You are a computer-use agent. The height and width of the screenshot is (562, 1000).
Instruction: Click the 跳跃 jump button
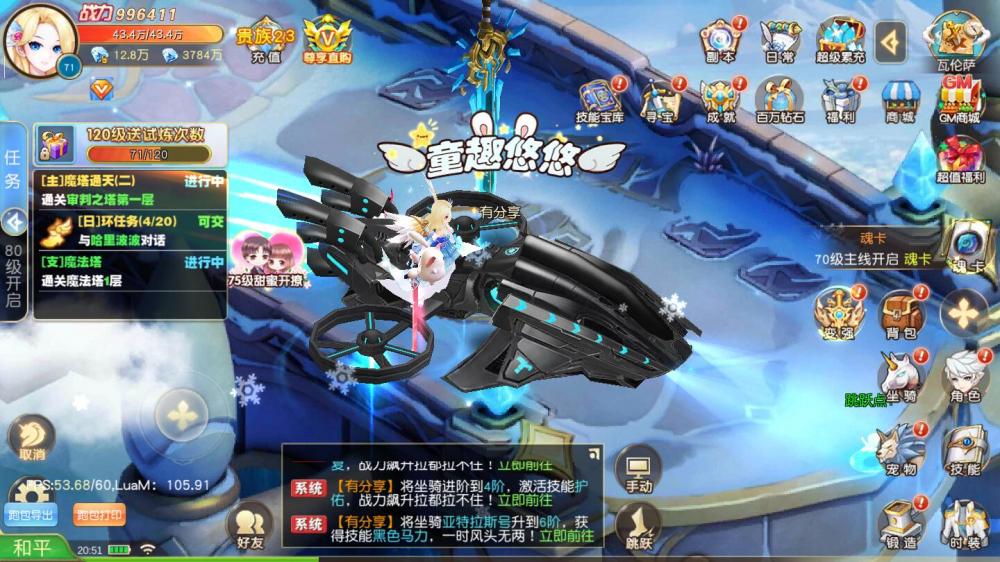coord(638,524)
